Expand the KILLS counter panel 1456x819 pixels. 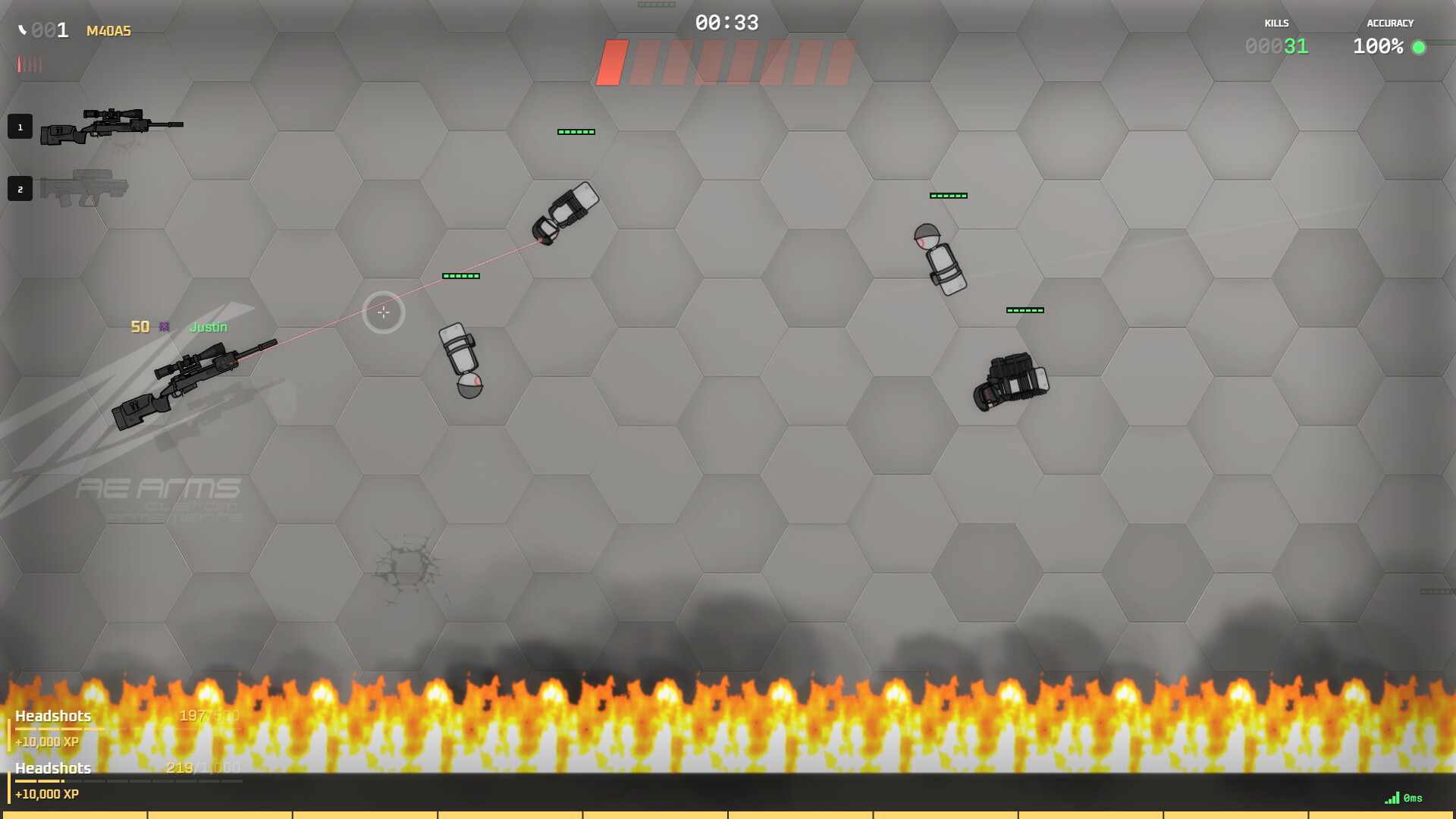click(x=1276, y=34)
